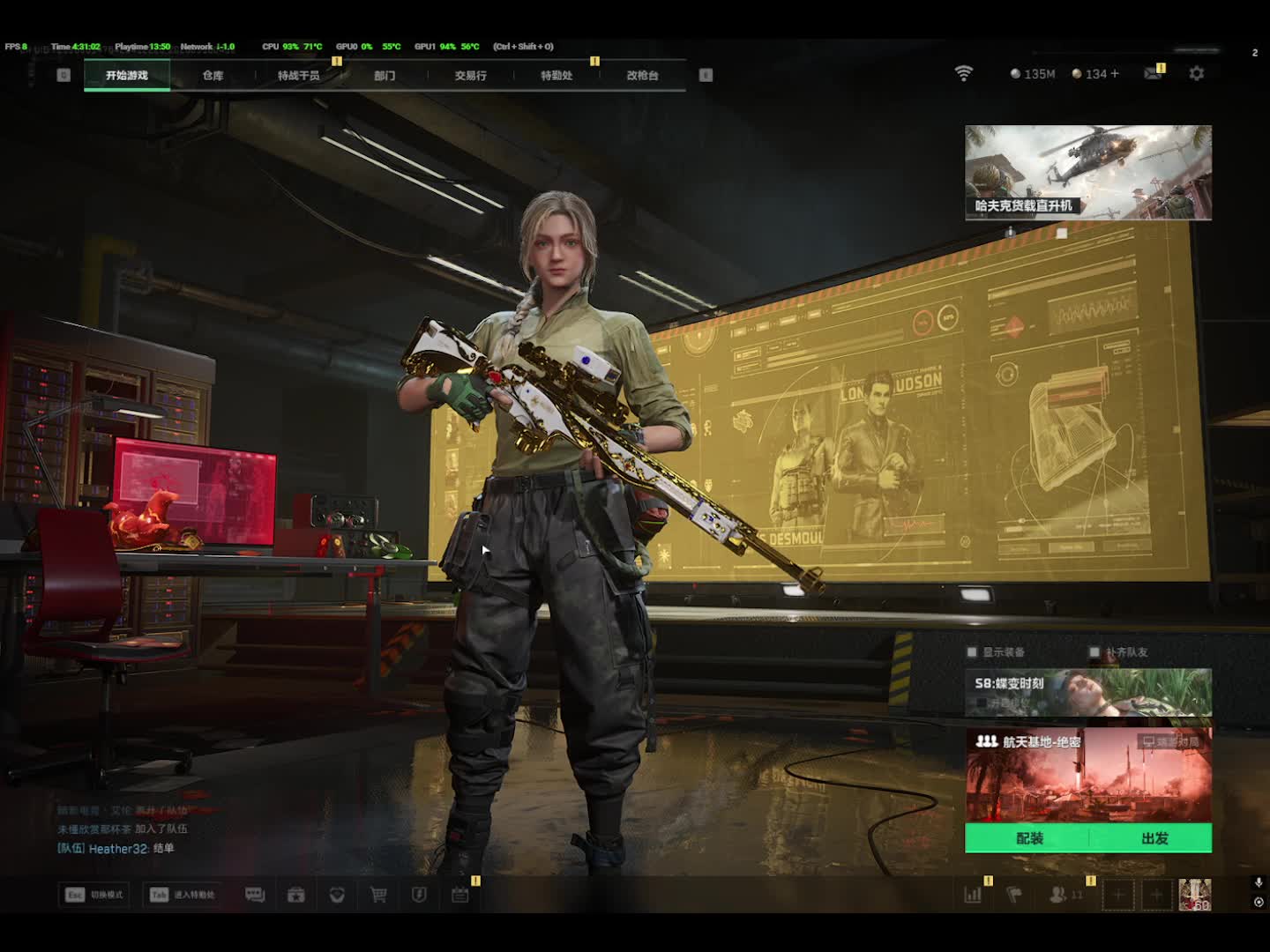Toggle the microphone icon

click(1259, 882)
